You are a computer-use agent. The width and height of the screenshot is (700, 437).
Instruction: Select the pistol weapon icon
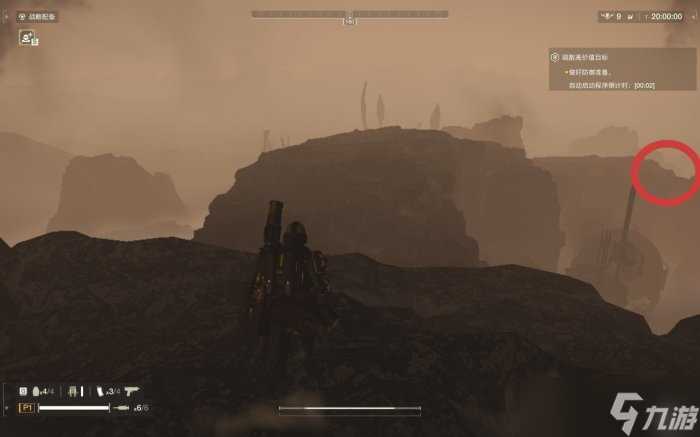(x=133, y=391)
